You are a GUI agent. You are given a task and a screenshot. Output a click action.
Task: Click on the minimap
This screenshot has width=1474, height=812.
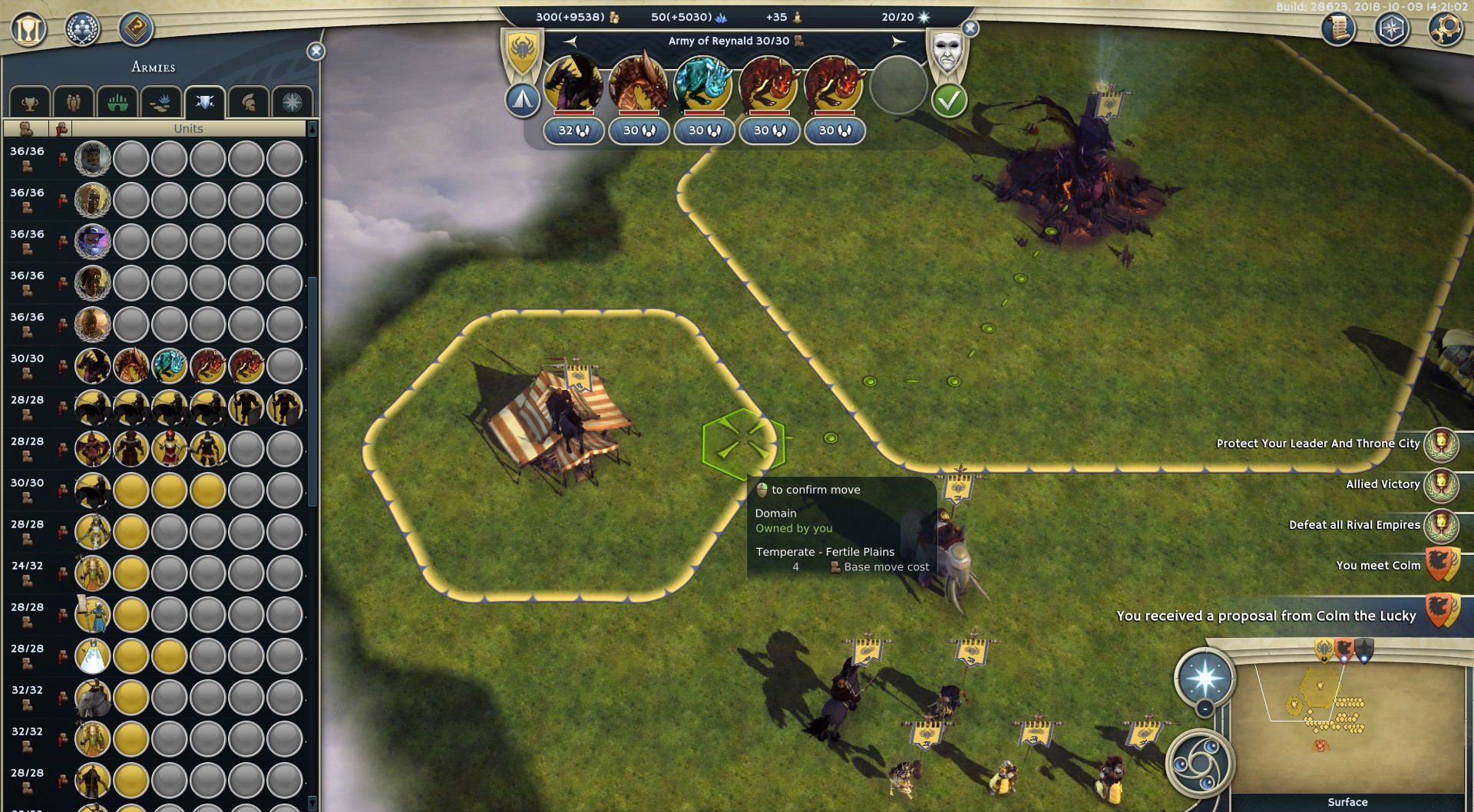(1347, 729)
